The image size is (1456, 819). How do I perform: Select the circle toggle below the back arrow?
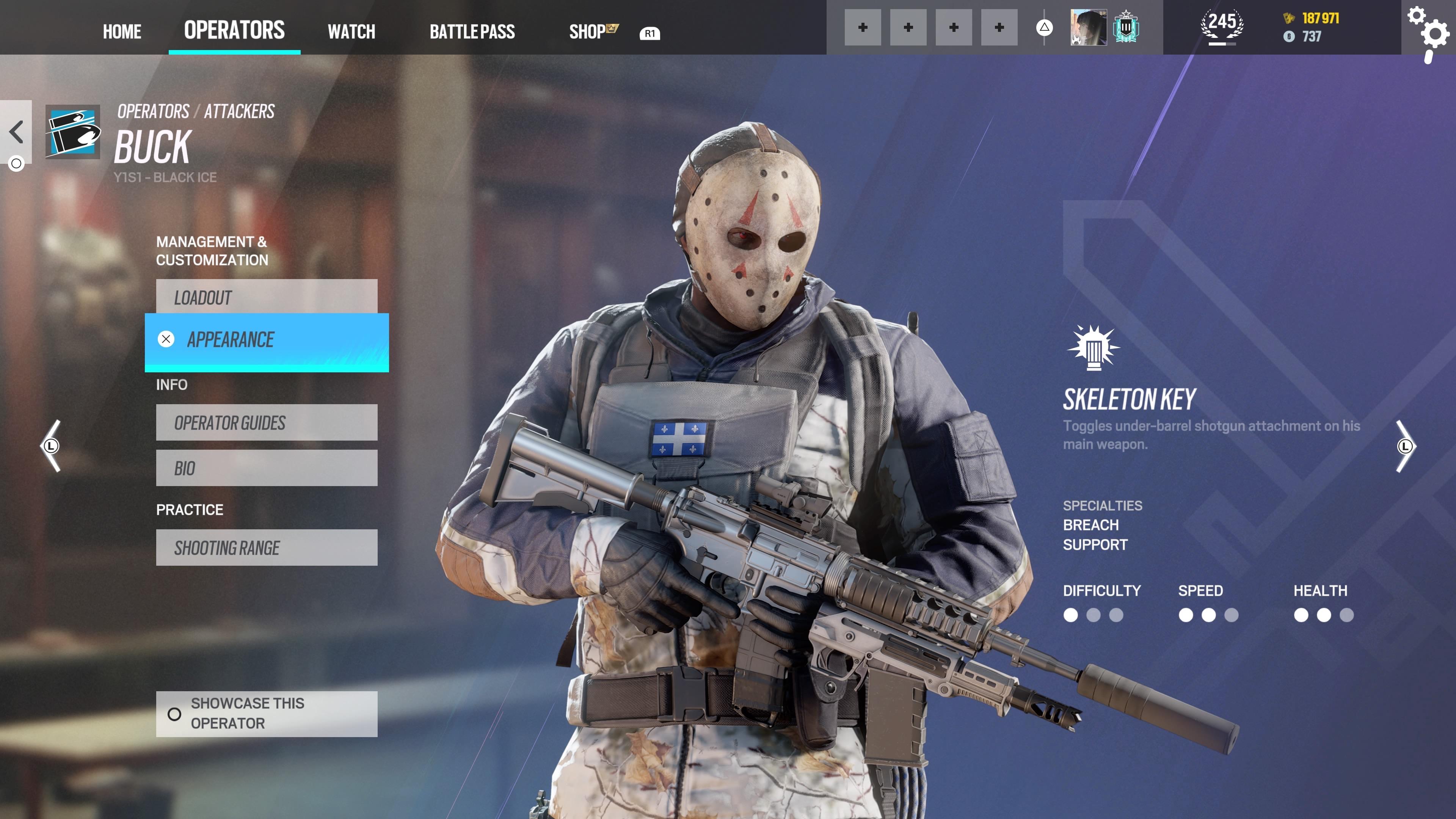click(16, 163)
